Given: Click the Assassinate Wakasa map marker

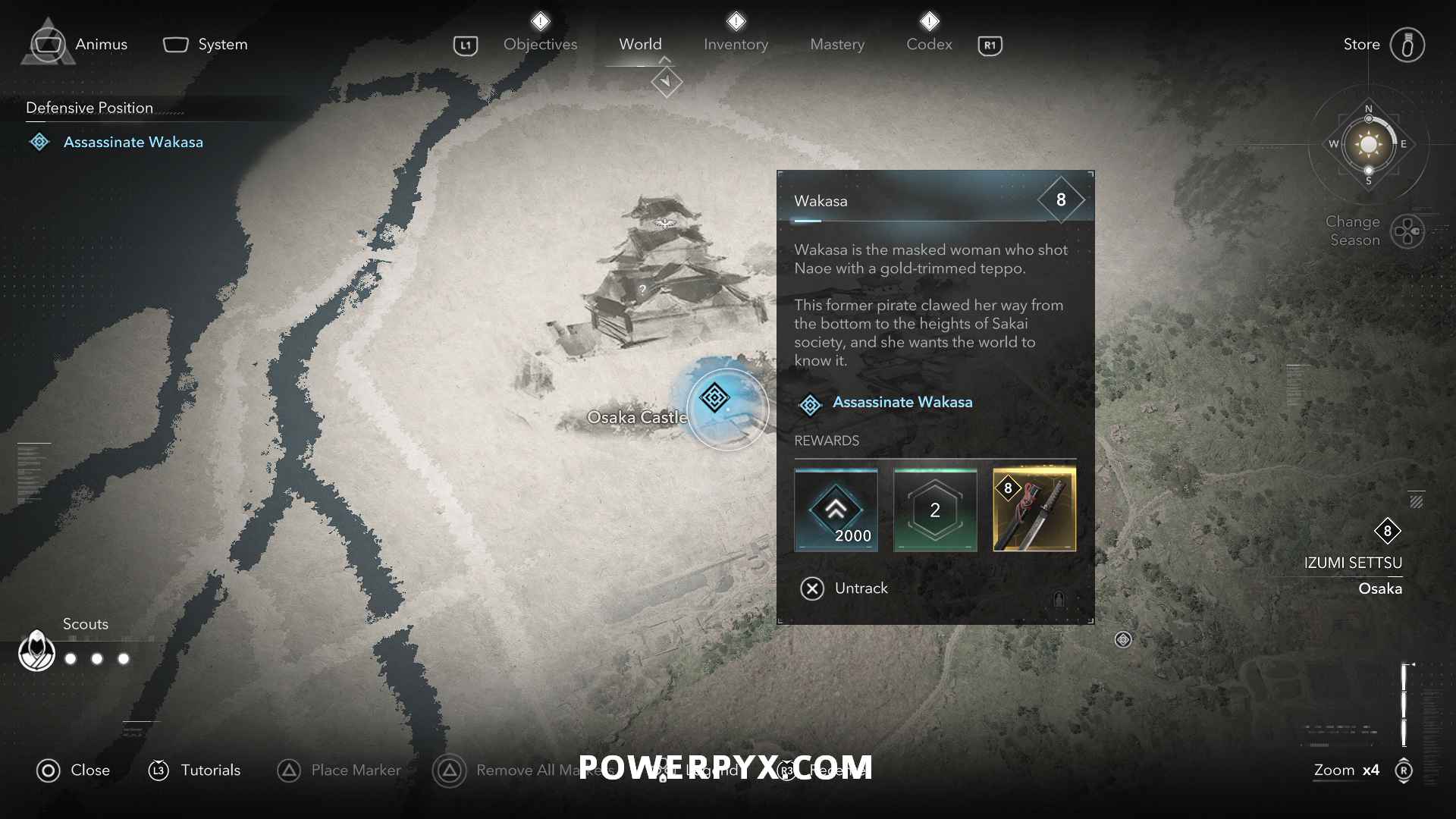Looking at the screenshot, I should pyautogui.click(x=714, y=397).
